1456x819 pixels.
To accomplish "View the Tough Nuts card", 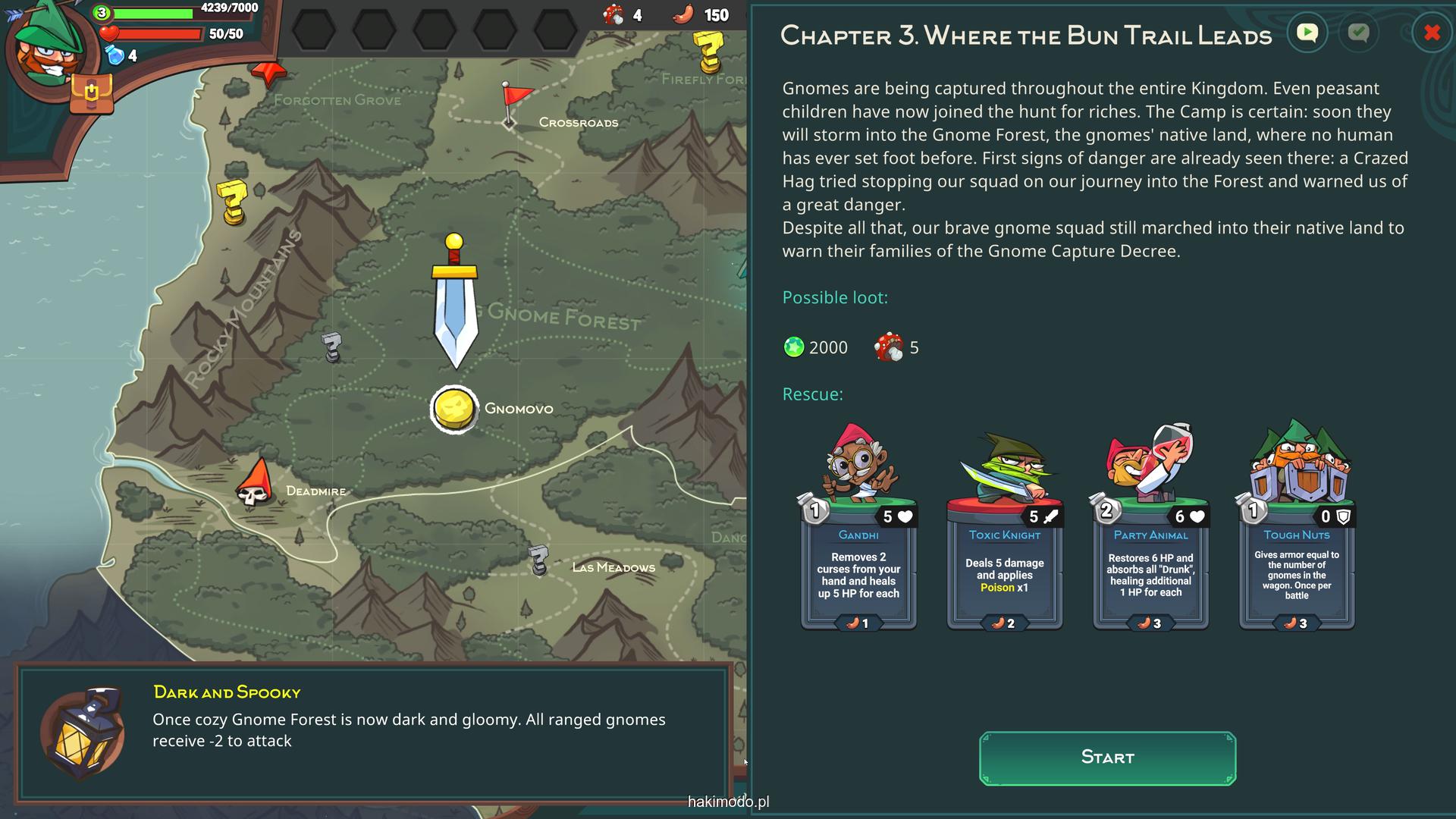I will 1297,531.
